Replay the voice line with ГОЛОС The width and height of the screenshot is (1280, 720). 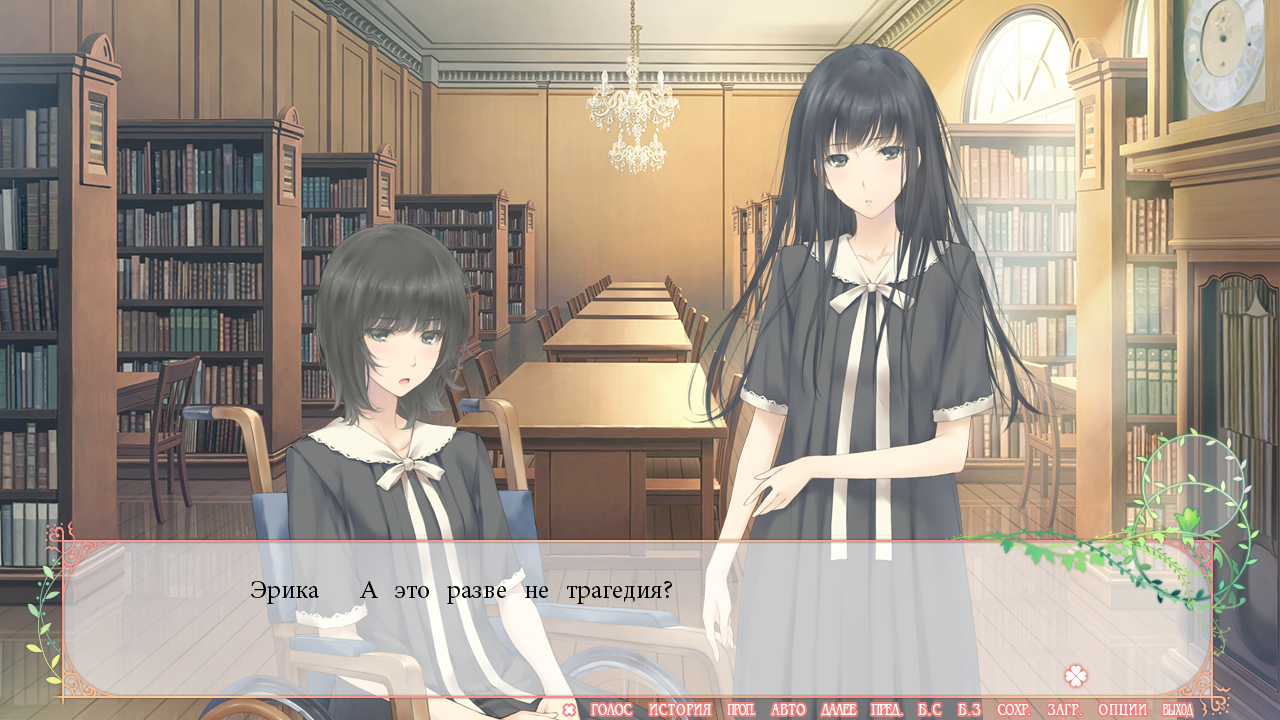coord(611,710)
